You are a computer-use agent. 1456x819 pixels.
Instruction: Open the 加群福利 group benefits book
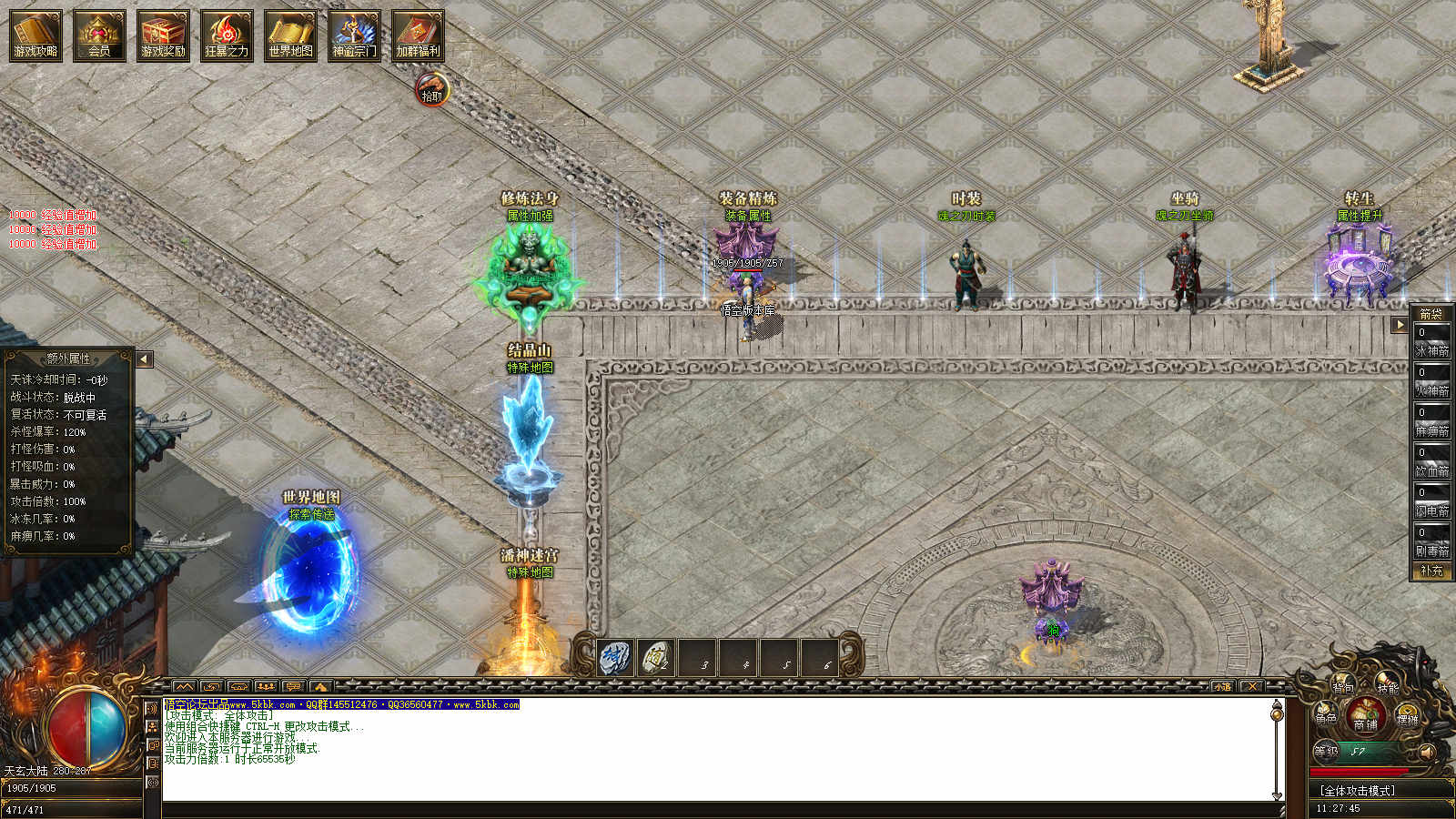[x=418, y=35]
